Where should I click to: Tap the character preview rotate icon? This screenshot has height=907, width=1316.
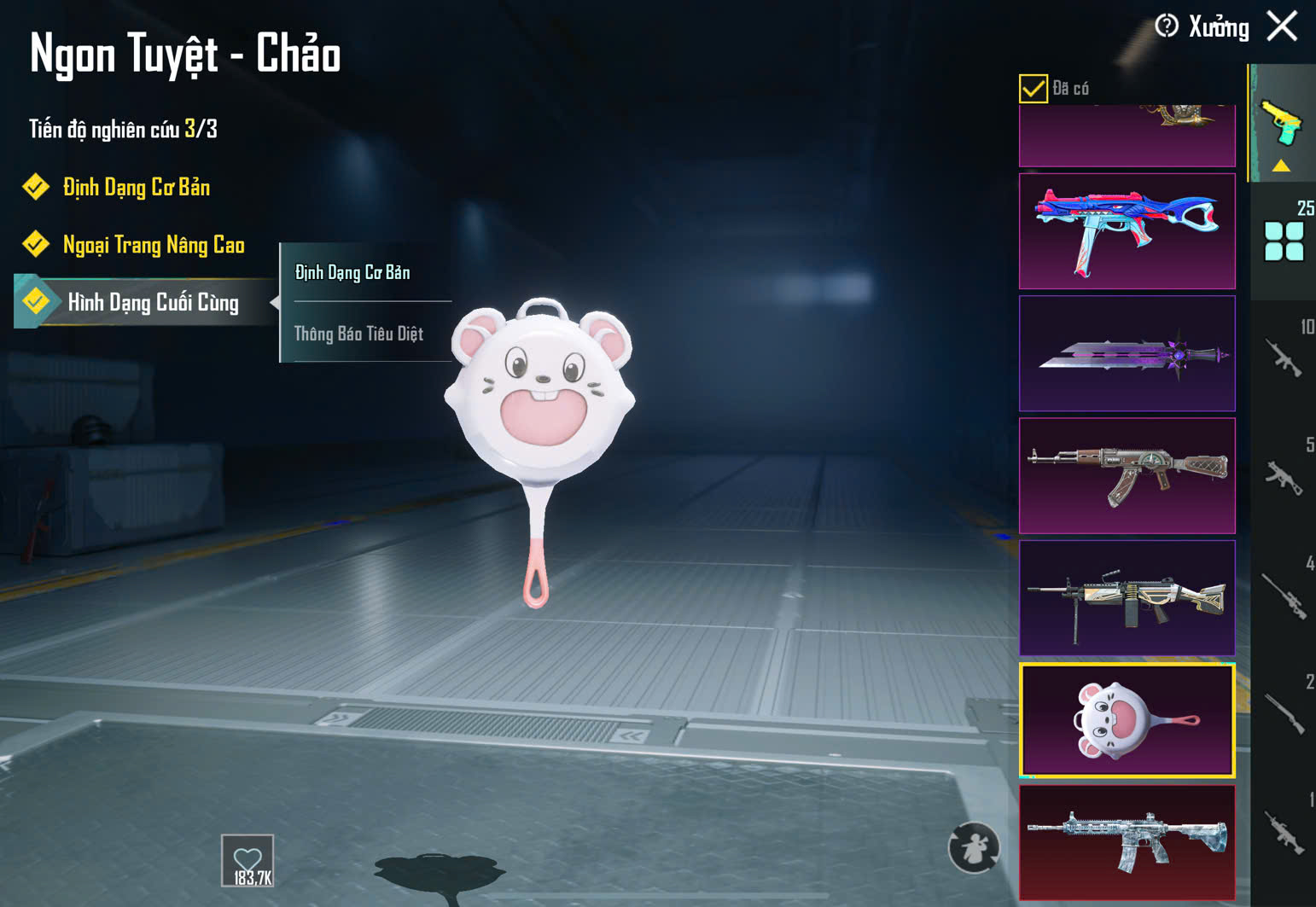[973, 847]
